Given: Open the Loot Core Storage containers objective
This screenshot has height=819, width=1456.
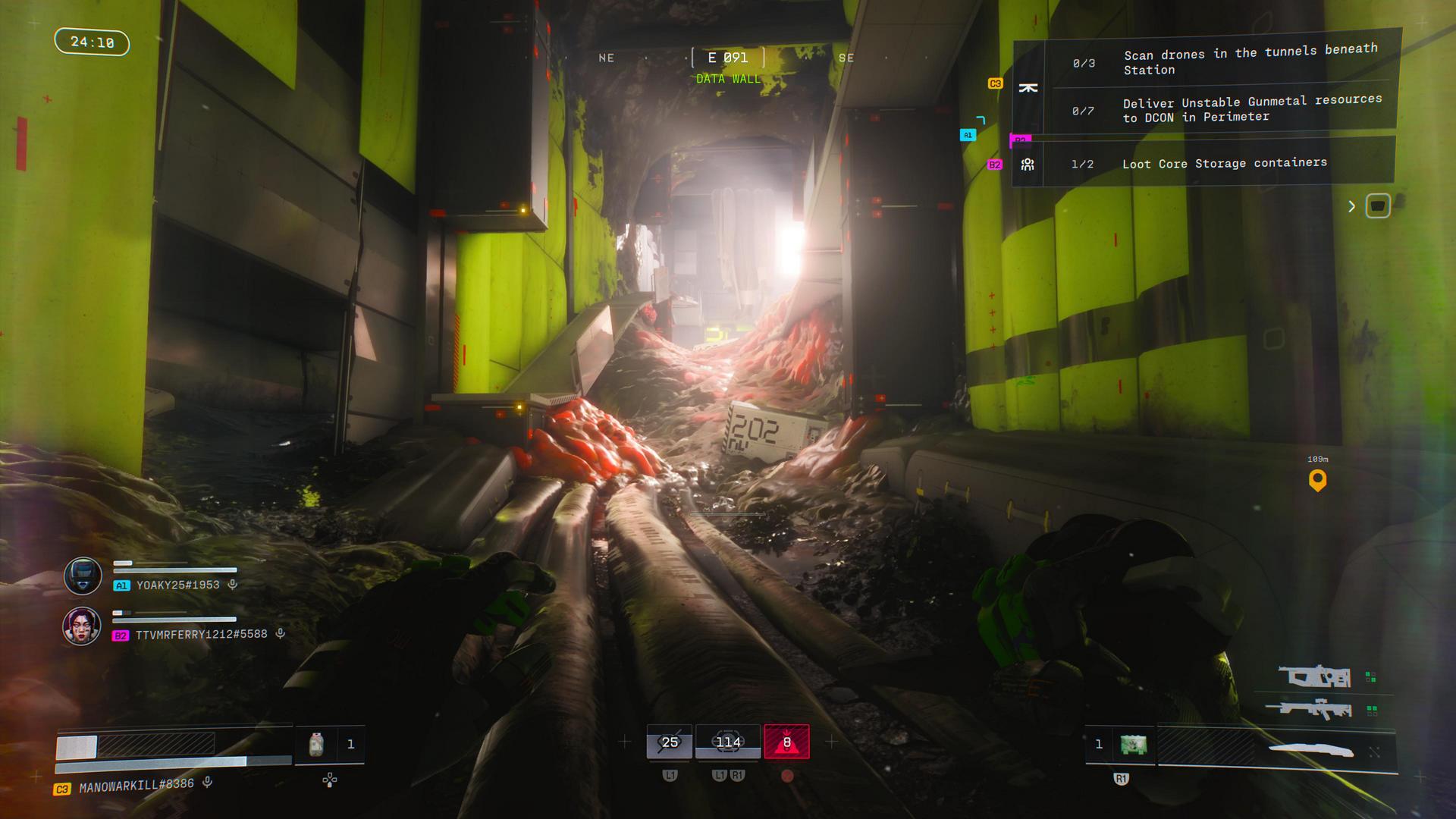Looking at the screenshot, I should [1224, 163].
